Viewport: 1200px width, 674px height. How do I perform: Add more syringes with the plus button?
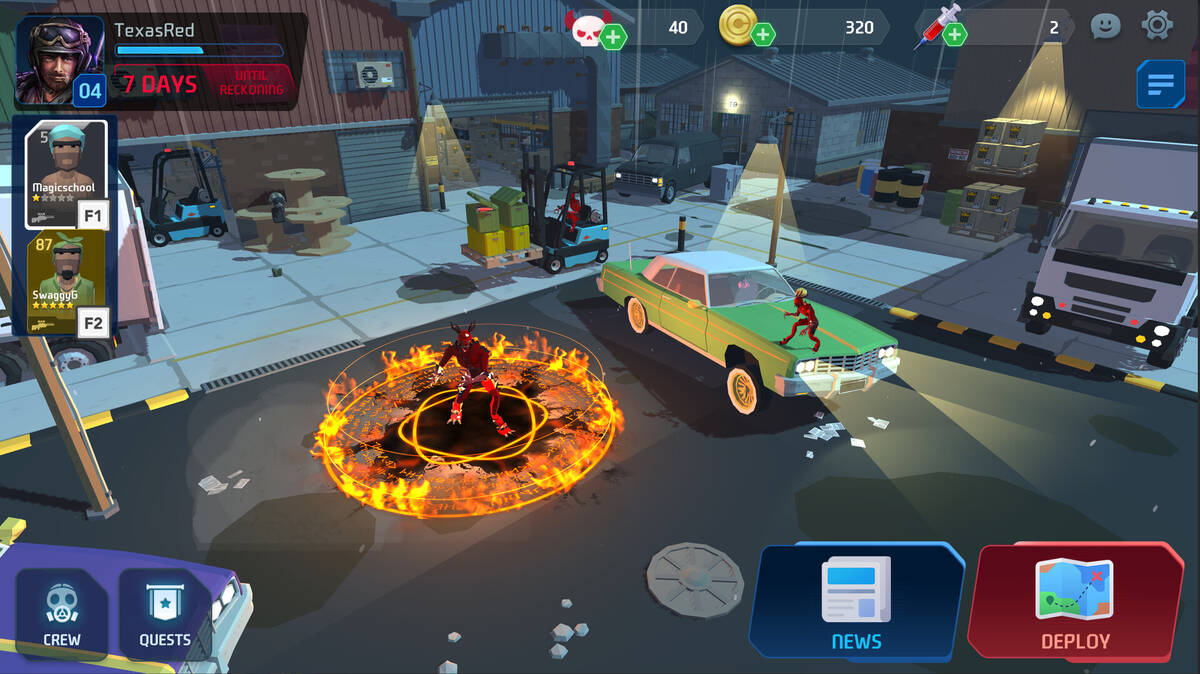point(955,35)
